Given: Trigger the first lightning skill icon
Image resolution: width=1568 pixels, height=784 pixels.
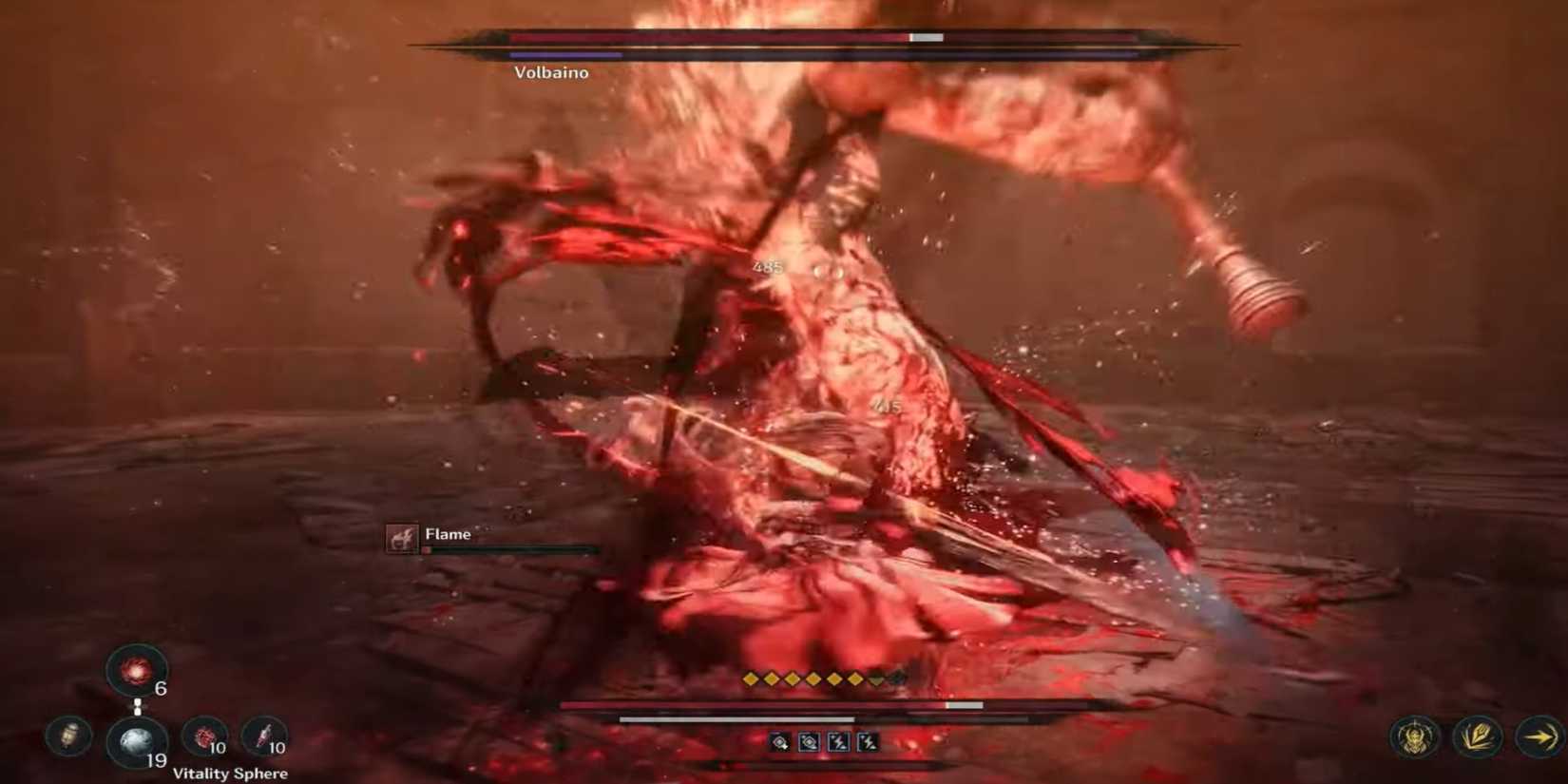Looking at the screenshot, I should (838, 742).
